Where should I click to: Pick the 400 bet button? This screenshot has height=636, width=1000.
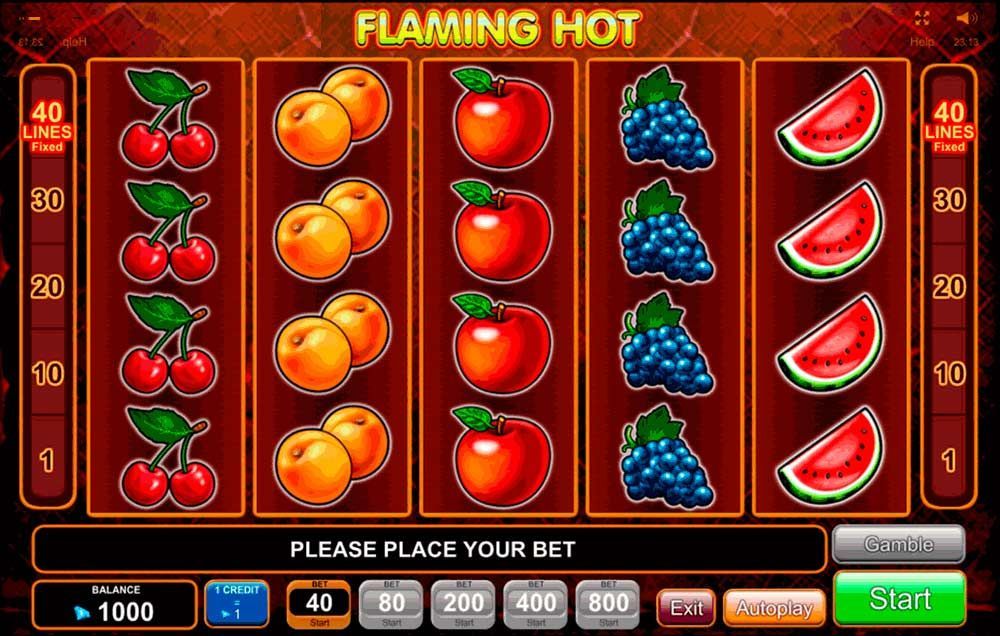[536, 603]
